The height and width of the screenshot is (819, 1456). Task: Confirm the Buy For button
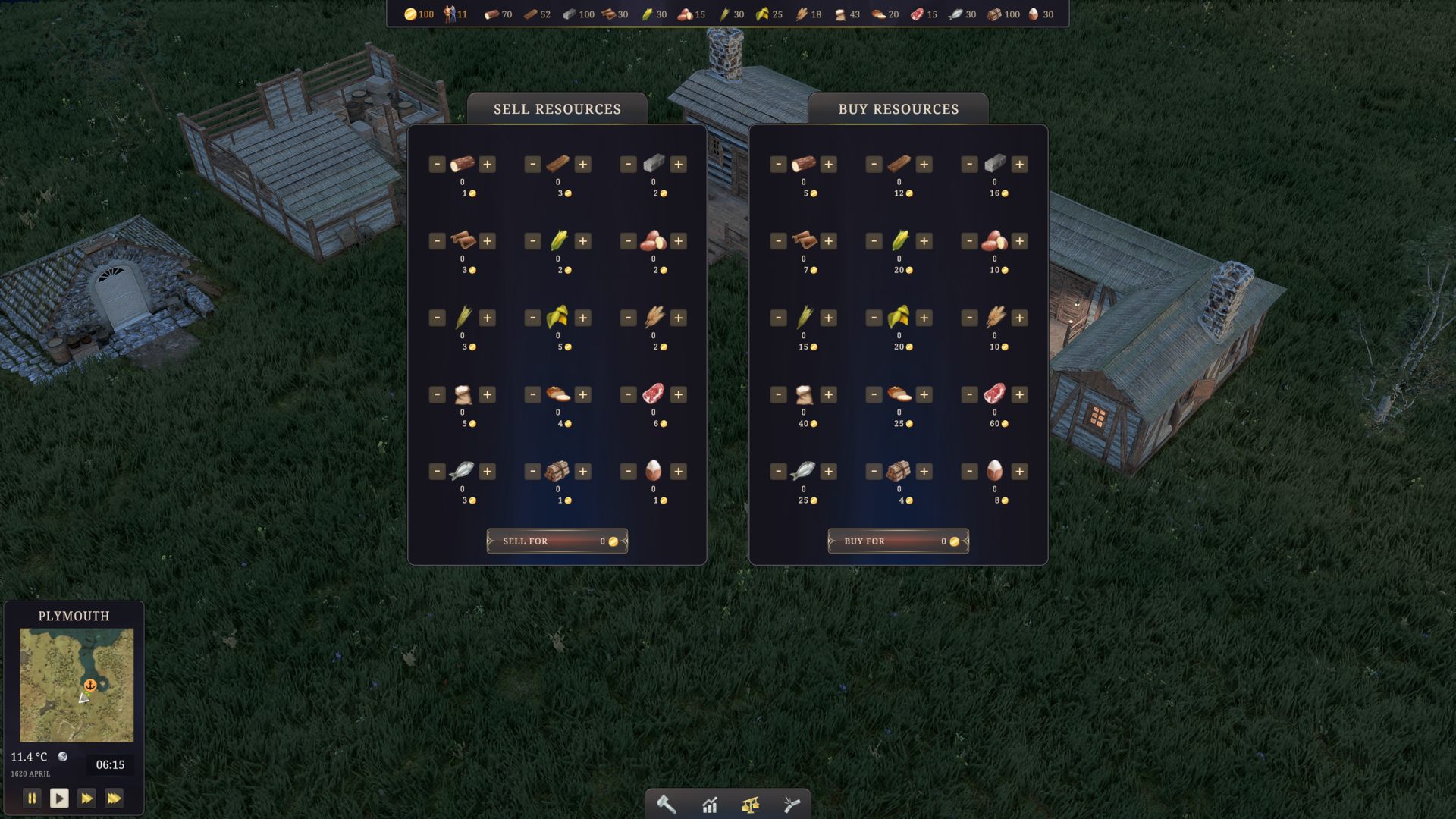point(898,541)
